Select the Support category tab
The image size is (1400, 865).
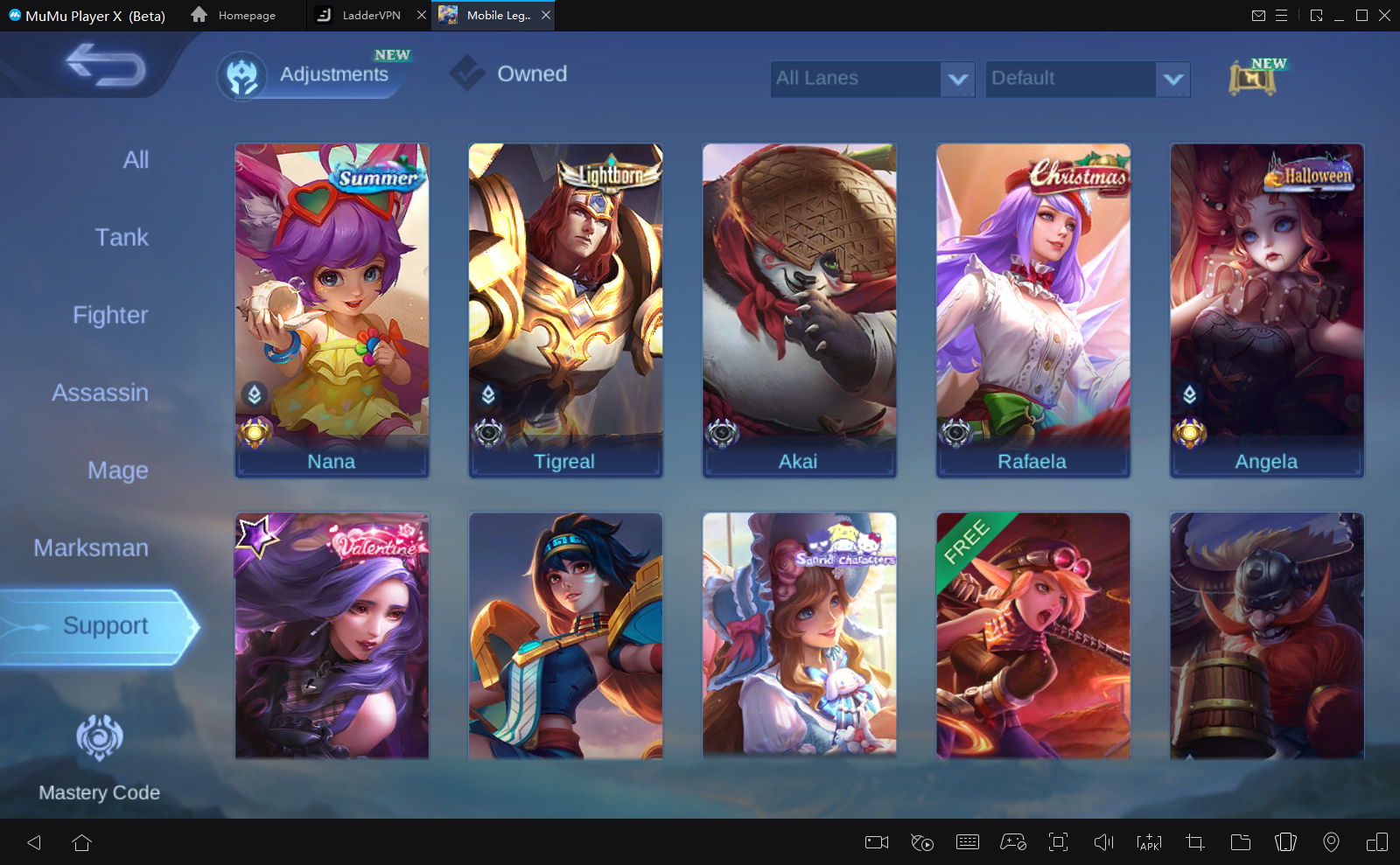pyautogui.click(x=105, y=626)
